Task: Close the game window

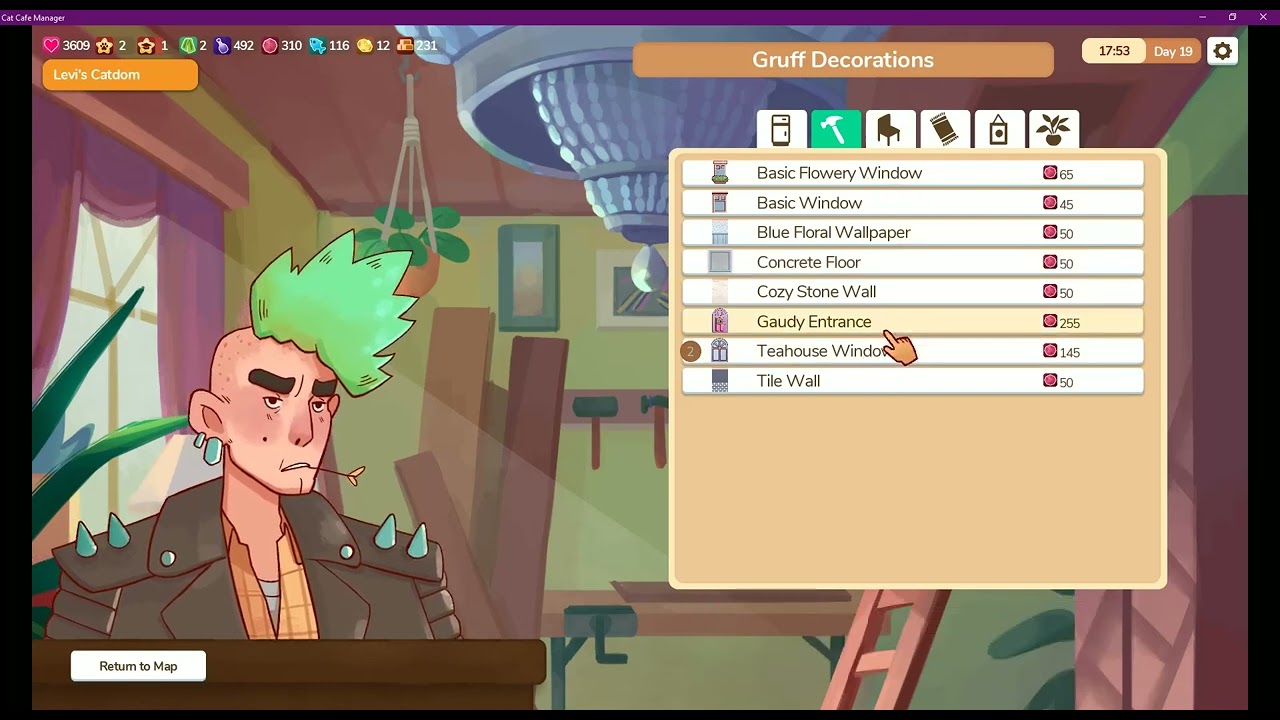Action: pyautogui.click(x=1263, y=17)
